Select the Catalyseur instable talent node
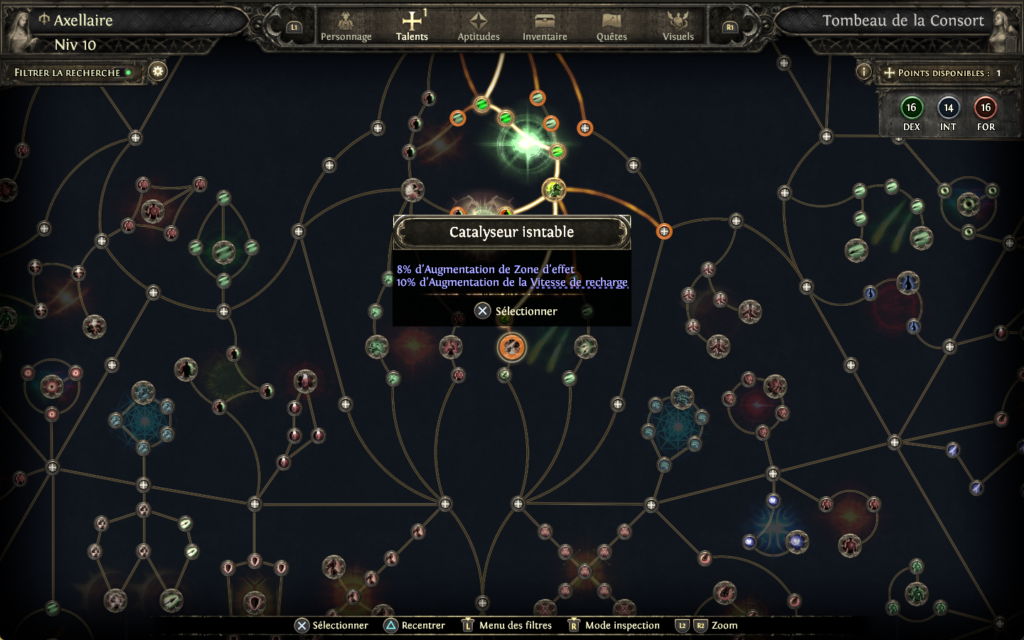 (511, 347)
